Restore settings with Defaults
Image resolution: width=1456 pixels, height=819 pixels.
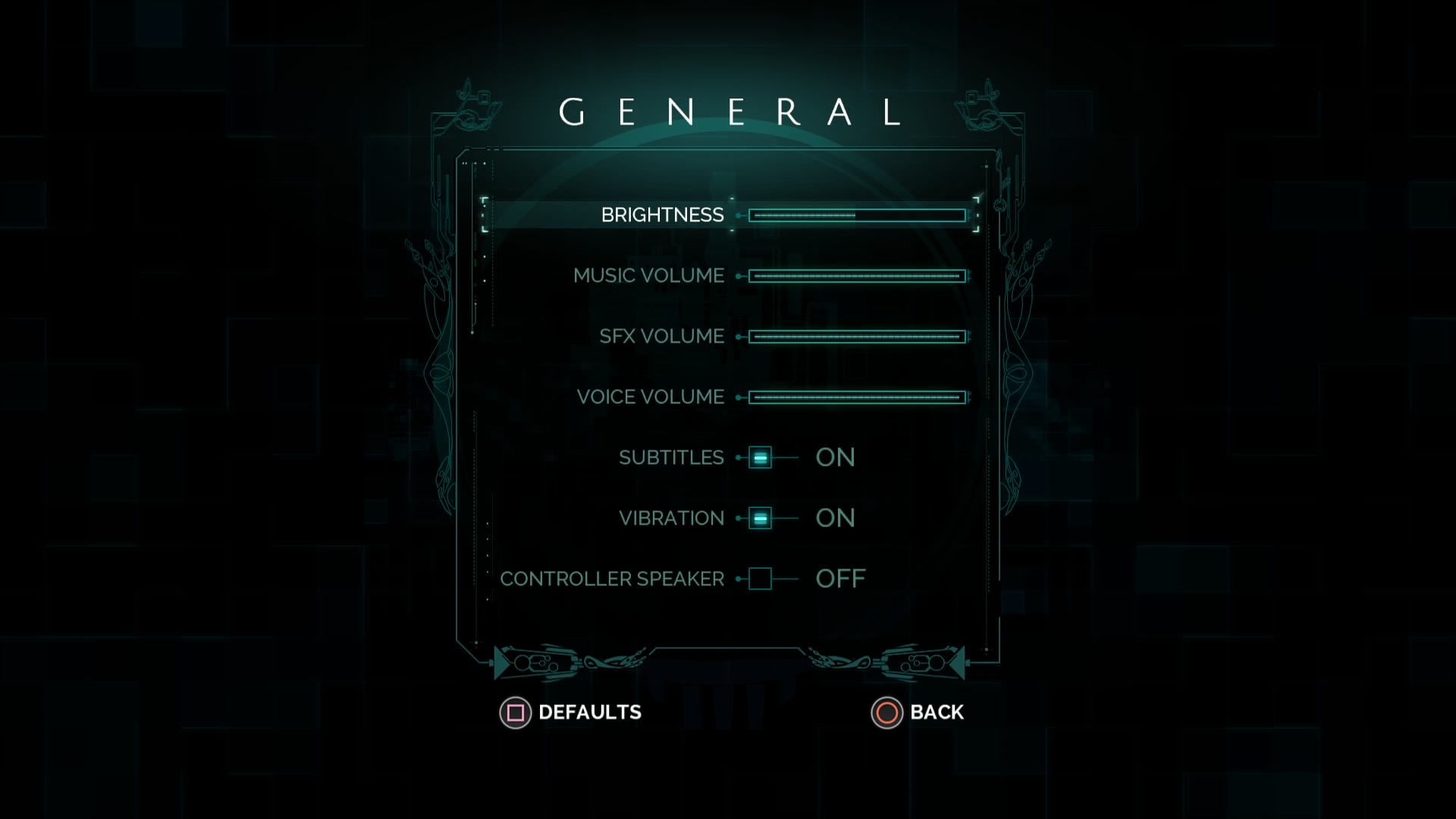tap(571, 713)
